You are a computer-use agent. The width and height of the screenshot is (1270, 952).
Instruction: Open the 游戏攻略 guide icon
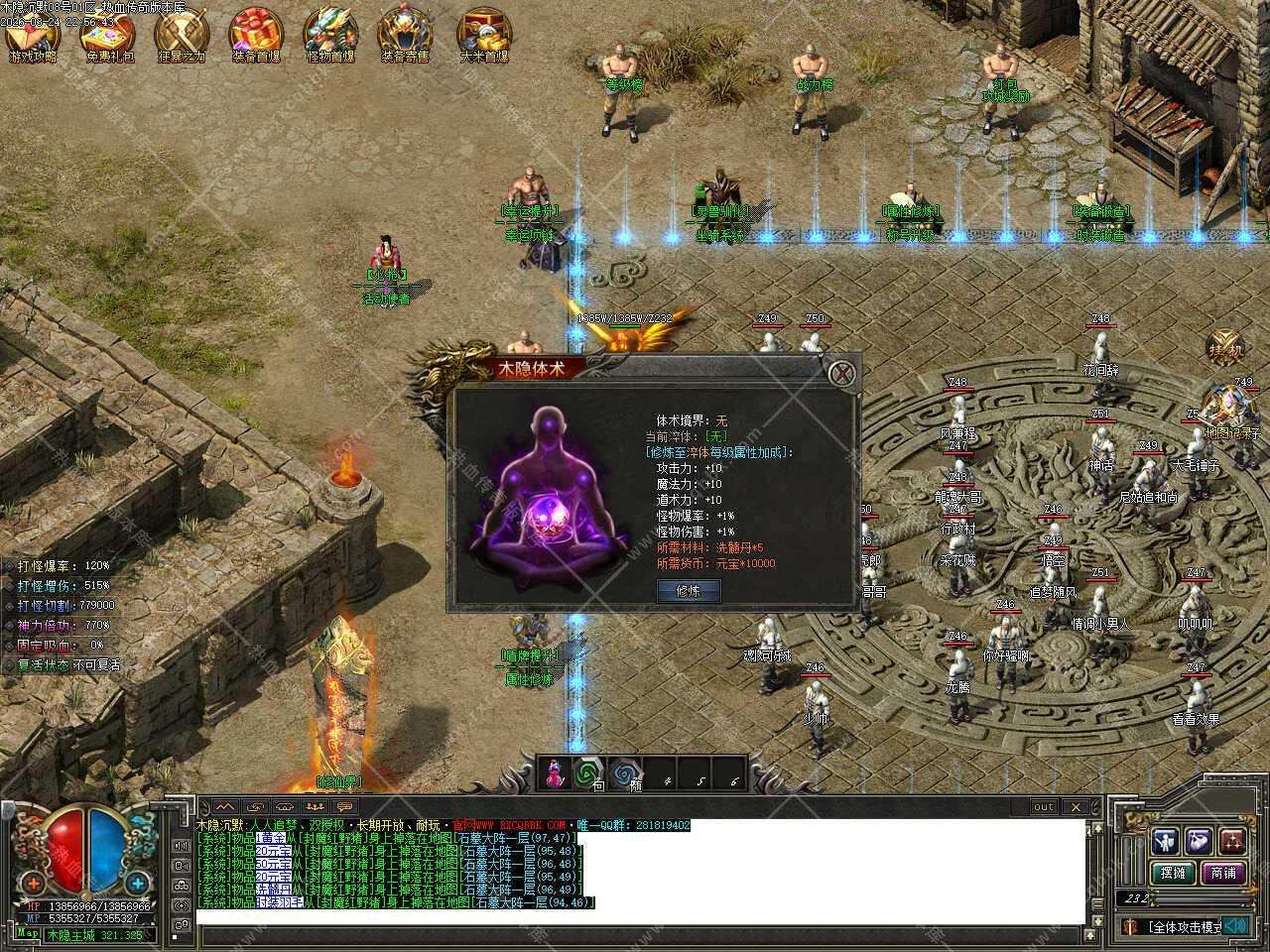pos(32,32)
